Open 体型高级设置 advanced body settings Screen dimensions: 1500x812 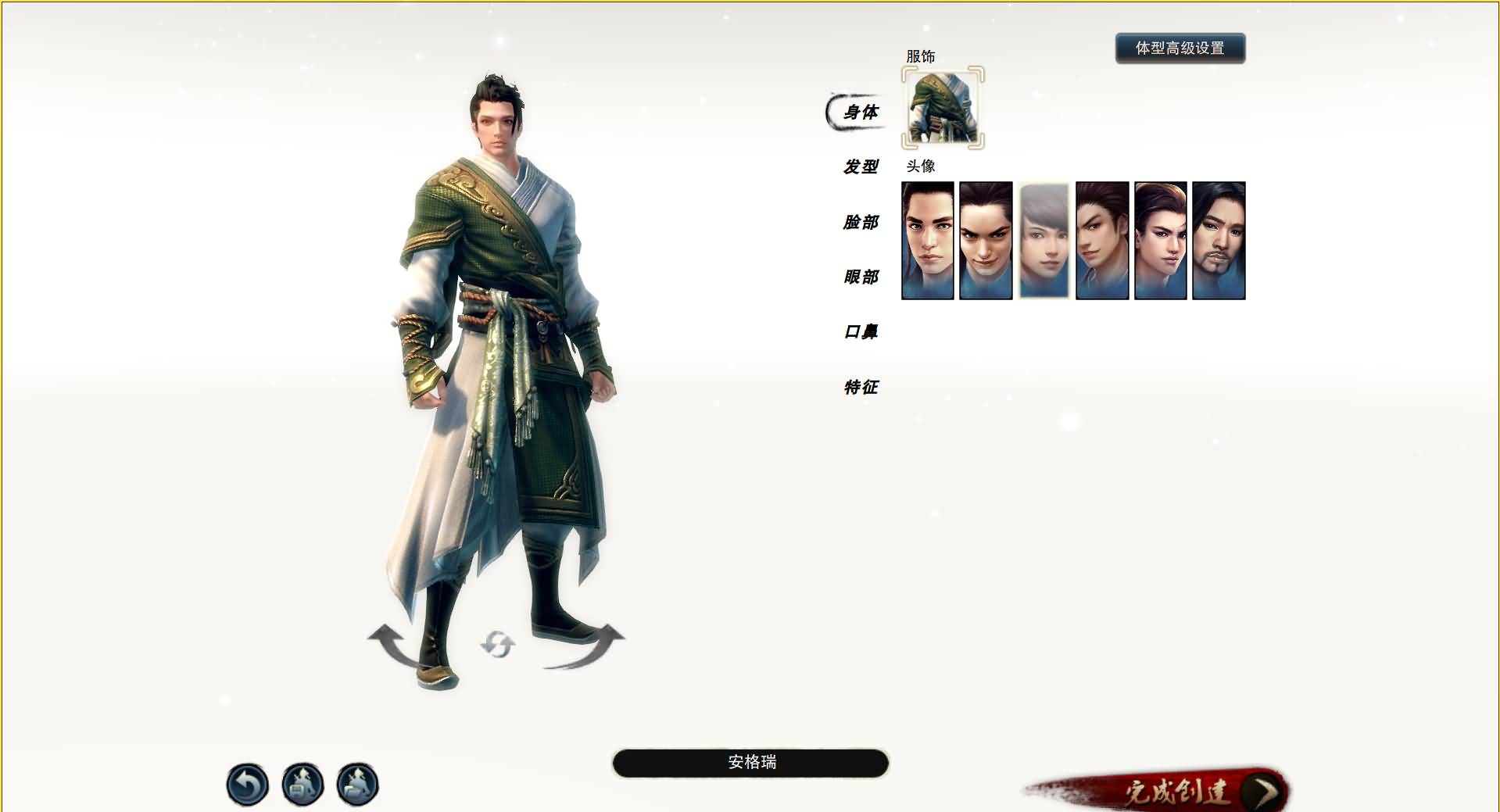pyautogui.click(x=1180, y=48)
